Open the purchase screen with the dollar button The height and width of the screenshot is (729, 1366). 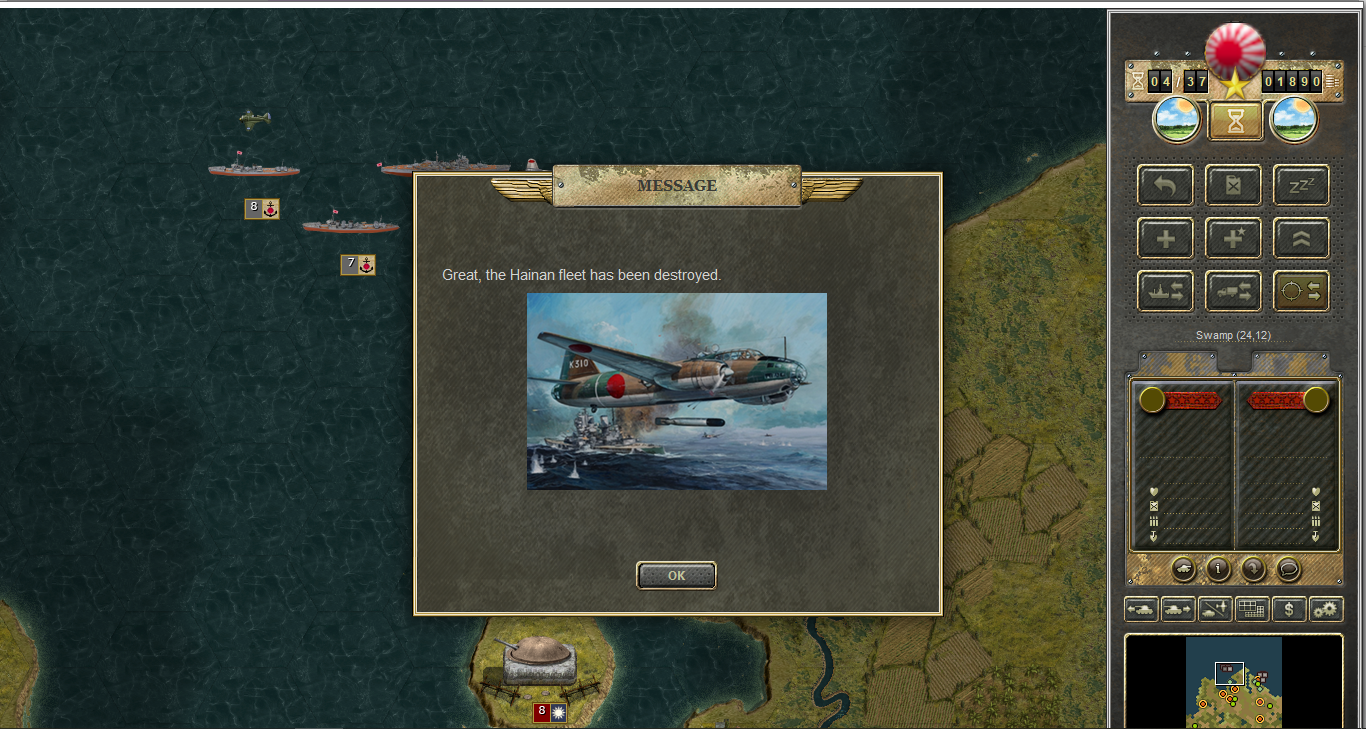coord(1289,608)
